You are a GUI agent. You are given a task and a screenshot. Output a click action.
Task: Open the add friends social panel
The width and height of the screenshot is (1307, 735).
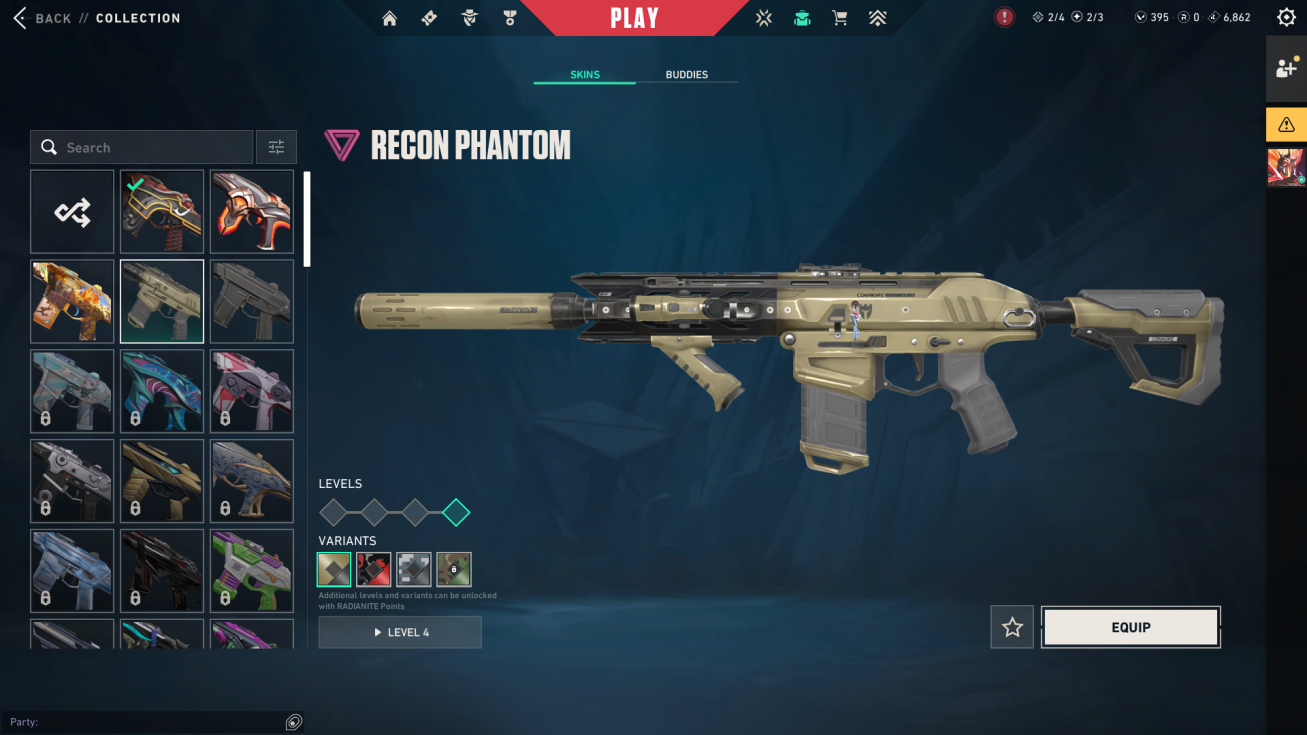coord(1286,69)
